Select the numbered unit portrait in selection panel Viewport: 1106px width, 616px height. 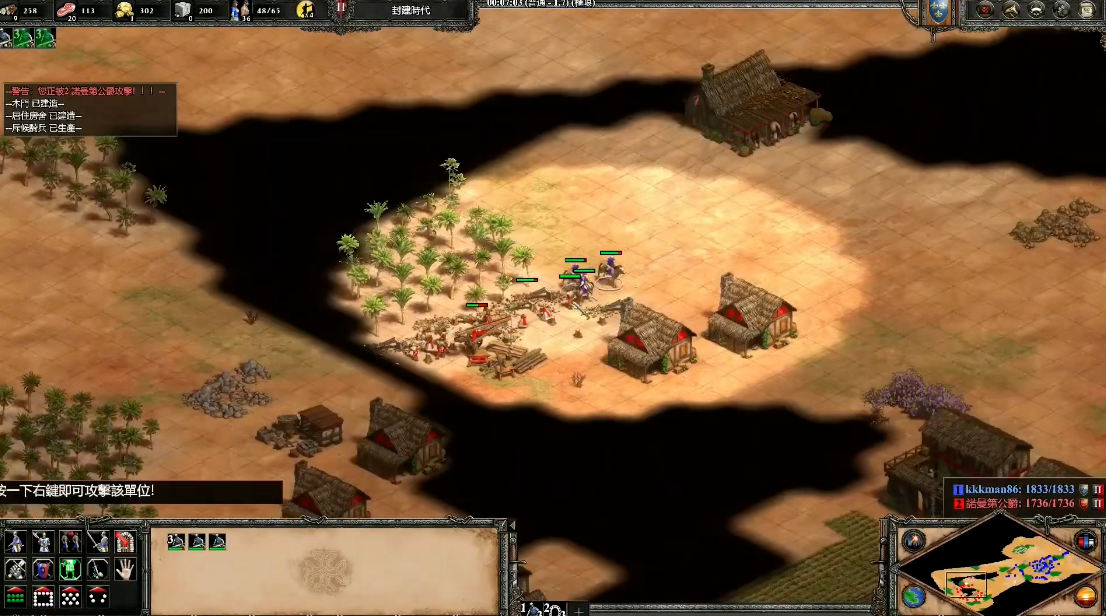click(x=176, y=542)
